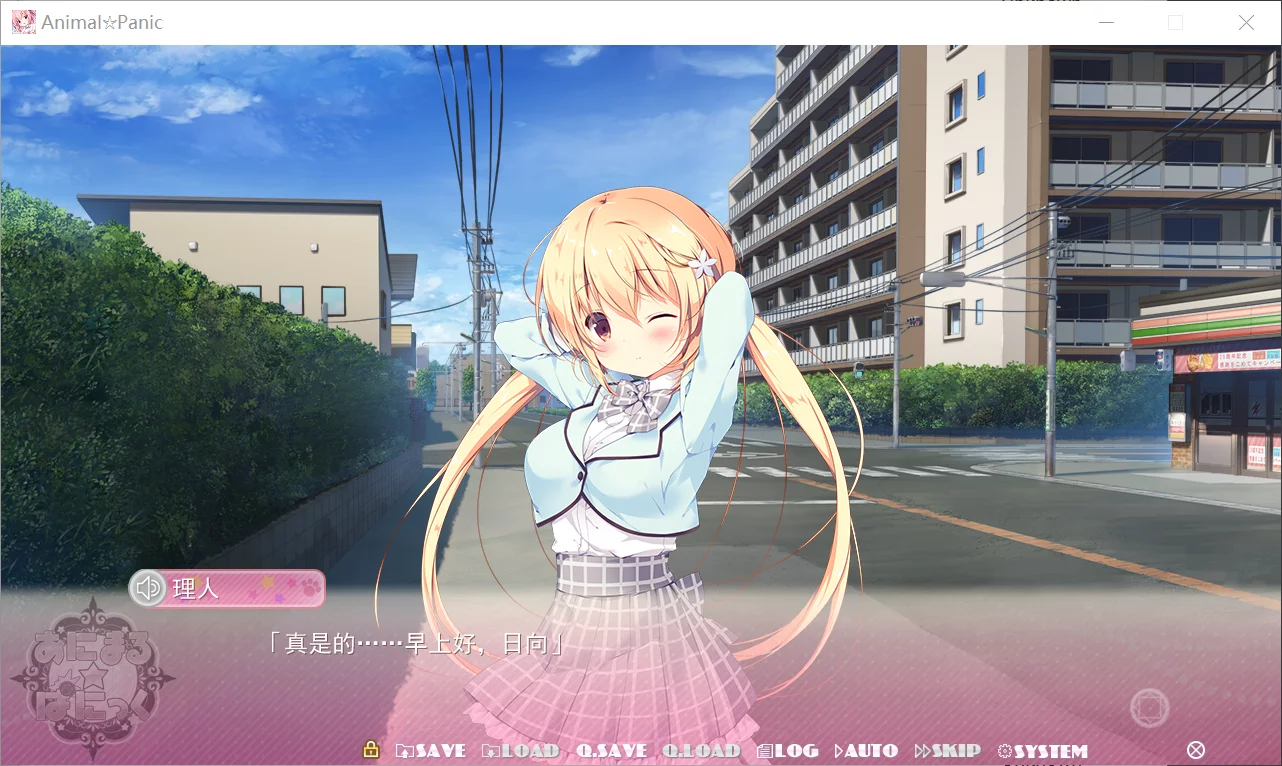
Task: Hide the message window with circled-X icon
Action: [1195, 748]
